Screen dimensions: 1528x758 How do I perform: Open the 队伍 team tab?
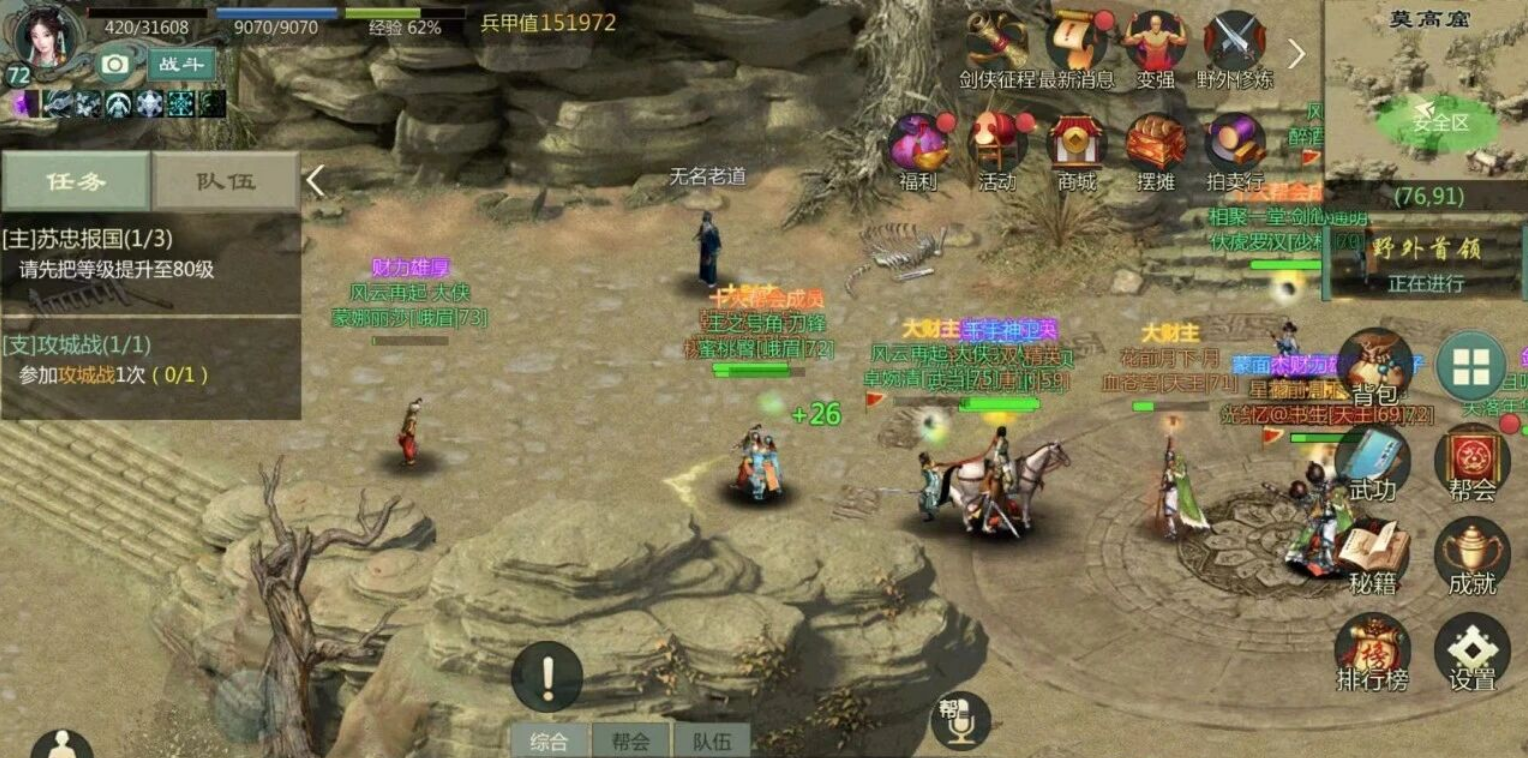click(x=226, y=181)
